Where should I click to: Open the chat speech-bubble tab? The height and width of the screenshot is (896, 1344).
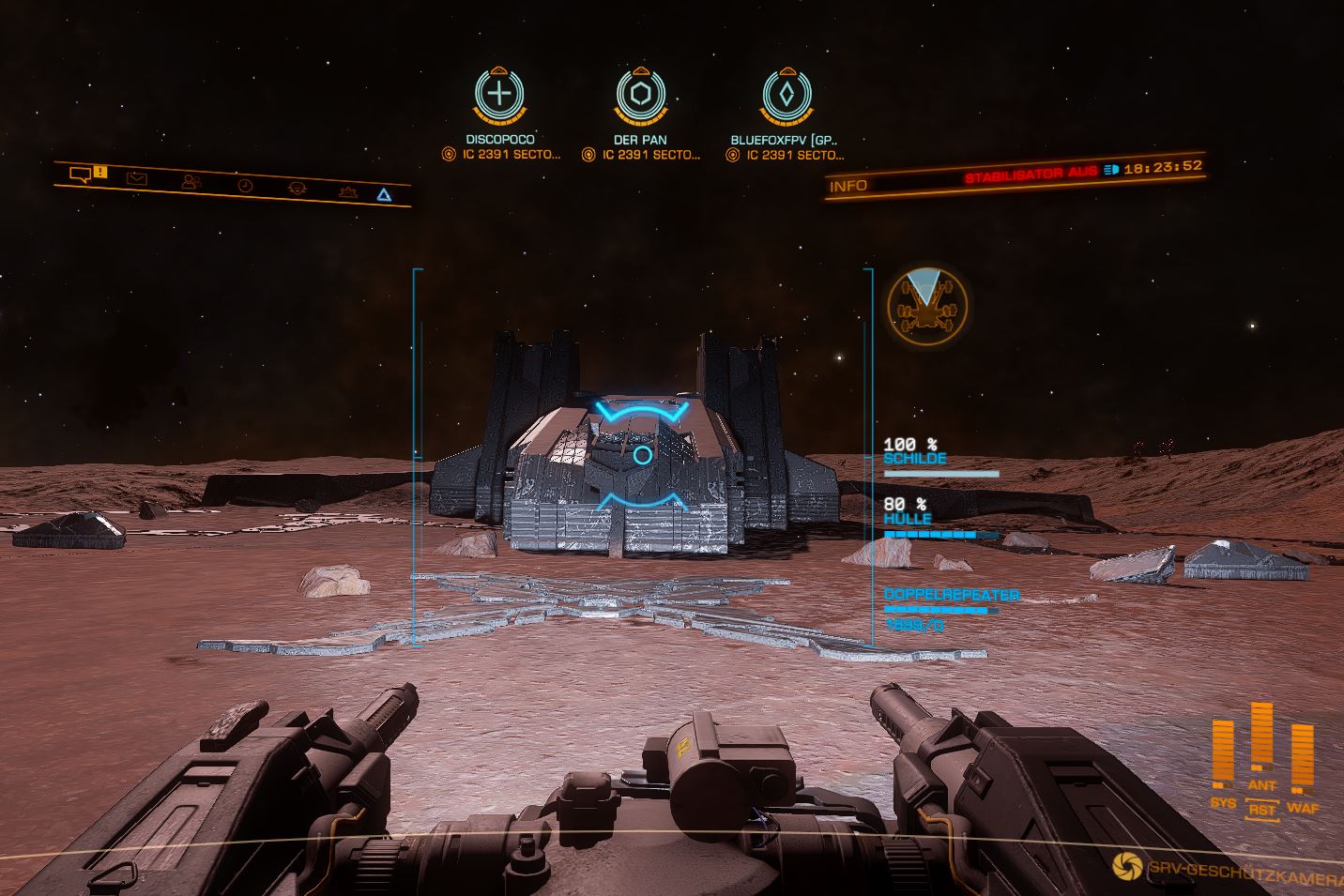81,174
